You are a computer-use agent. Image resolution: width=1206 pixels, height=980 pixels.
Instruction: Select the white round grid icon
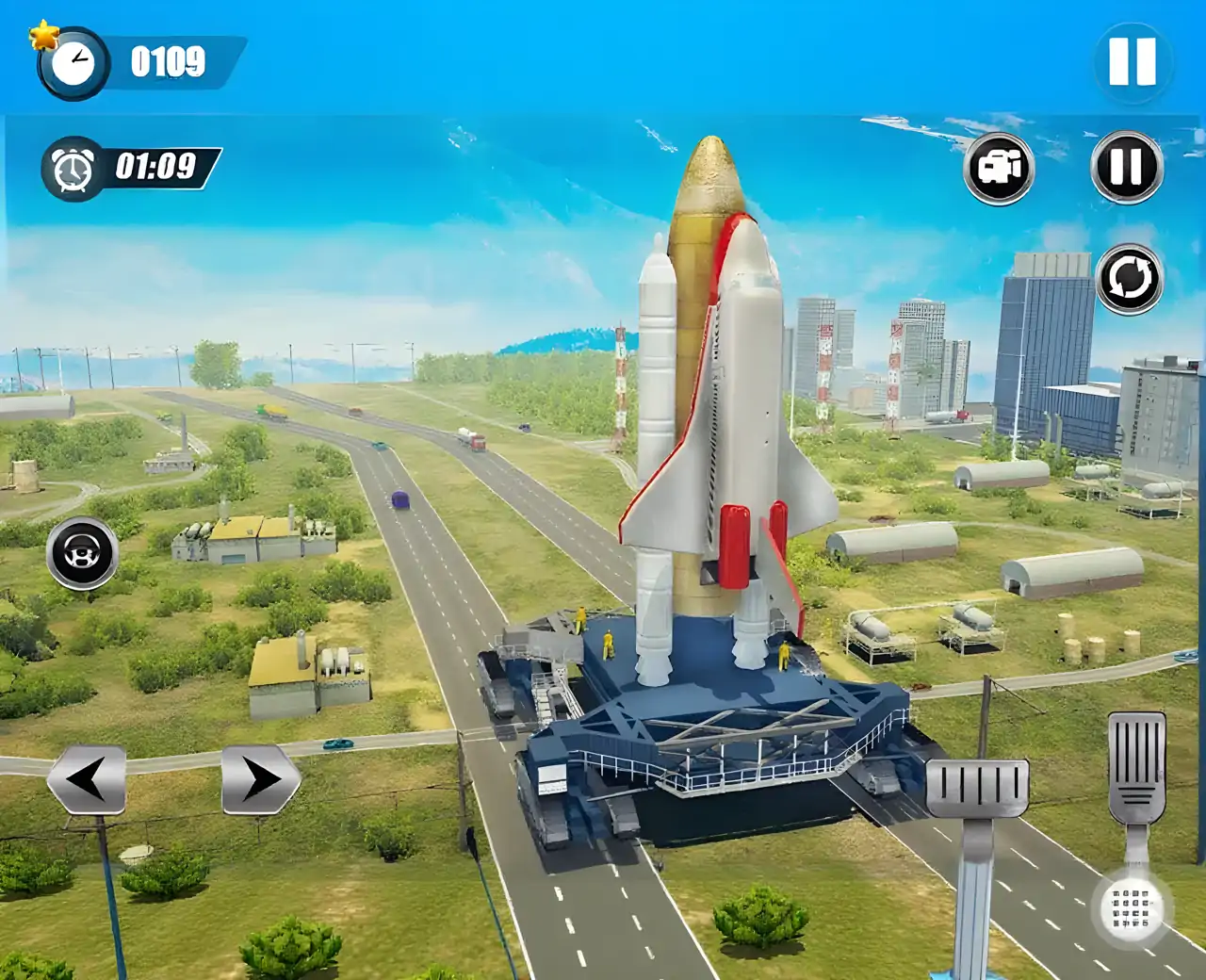1132,908
